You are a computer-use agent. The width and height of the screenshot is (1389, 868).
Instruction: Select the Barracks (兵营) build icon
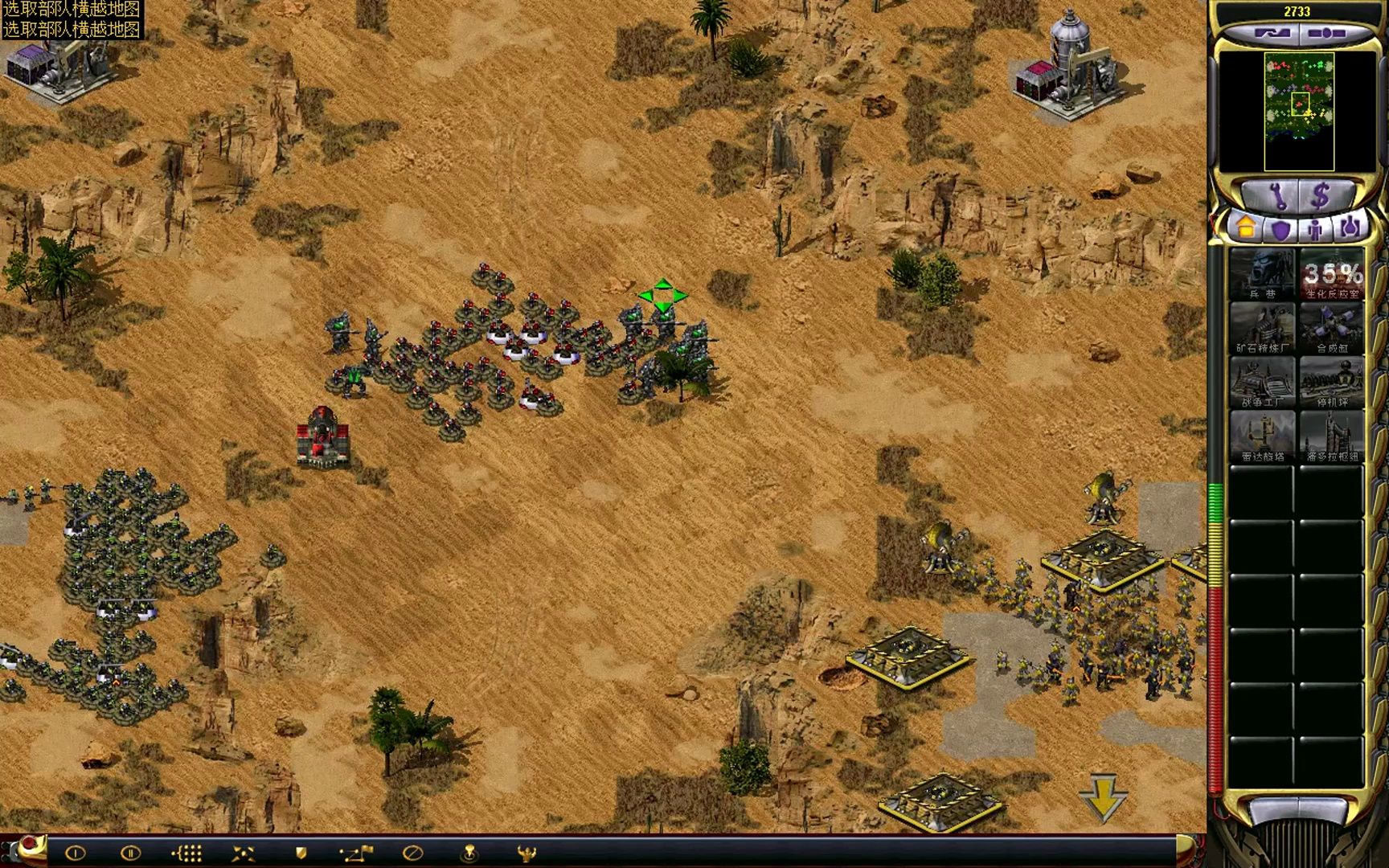1261,274
